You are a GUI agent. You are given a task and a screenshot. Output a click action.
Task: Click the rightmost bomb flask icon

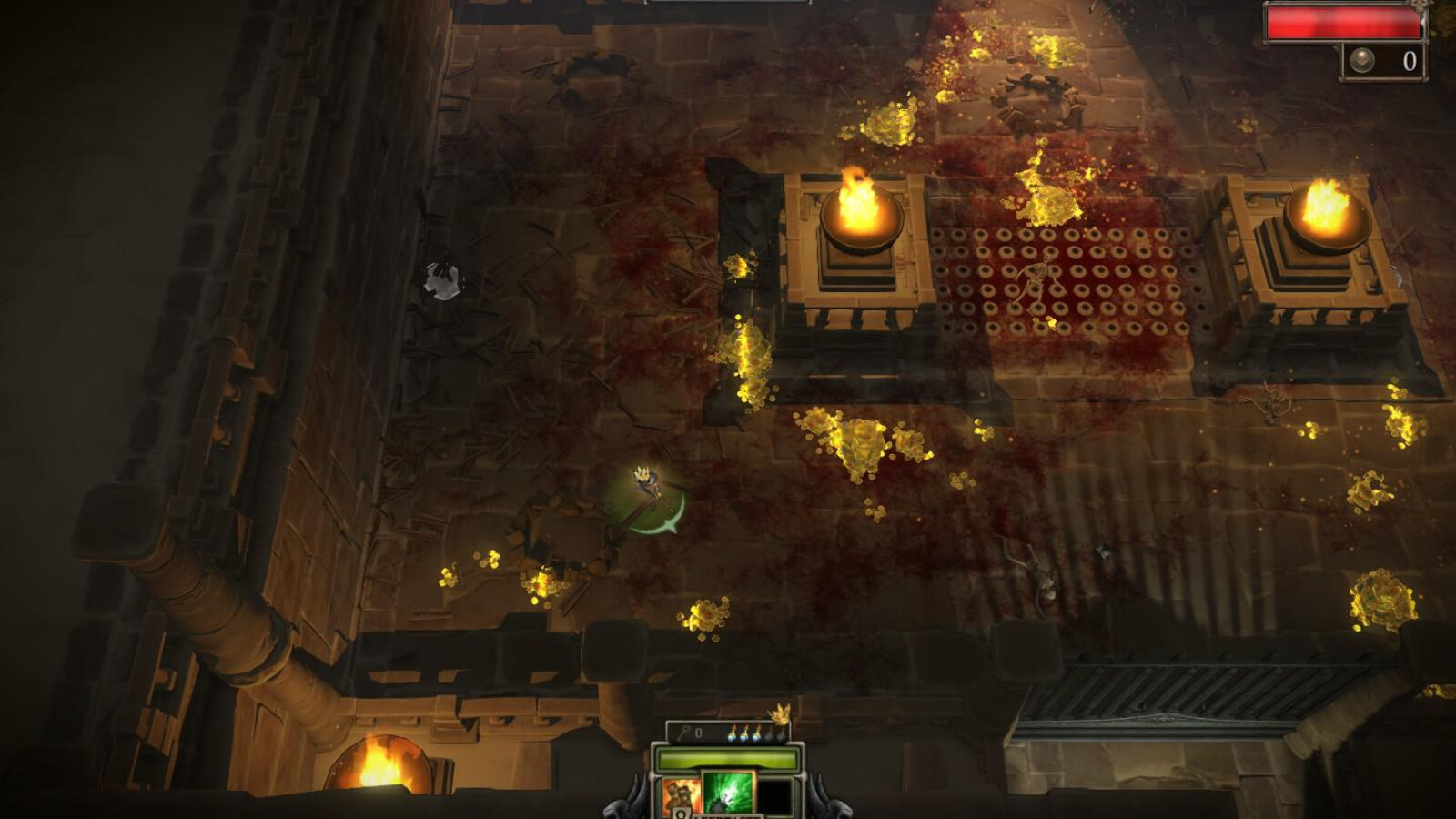tap(780, 735)
